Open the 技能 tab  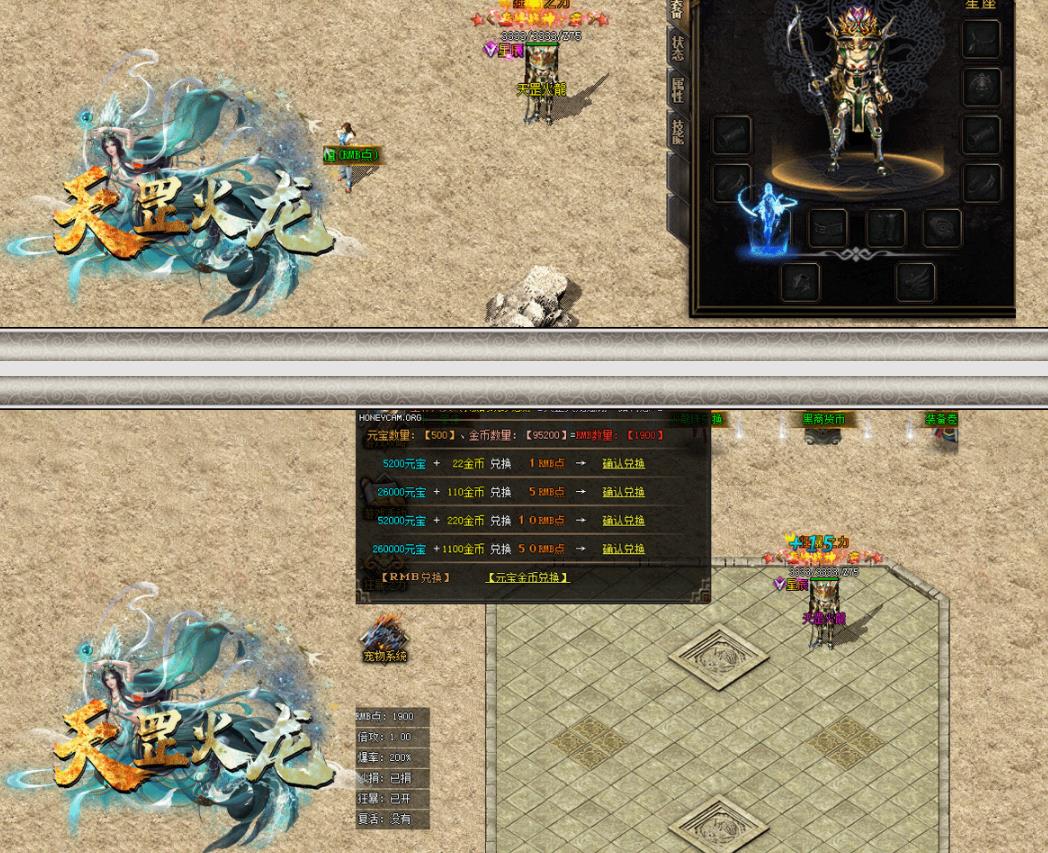coord(678,132)
